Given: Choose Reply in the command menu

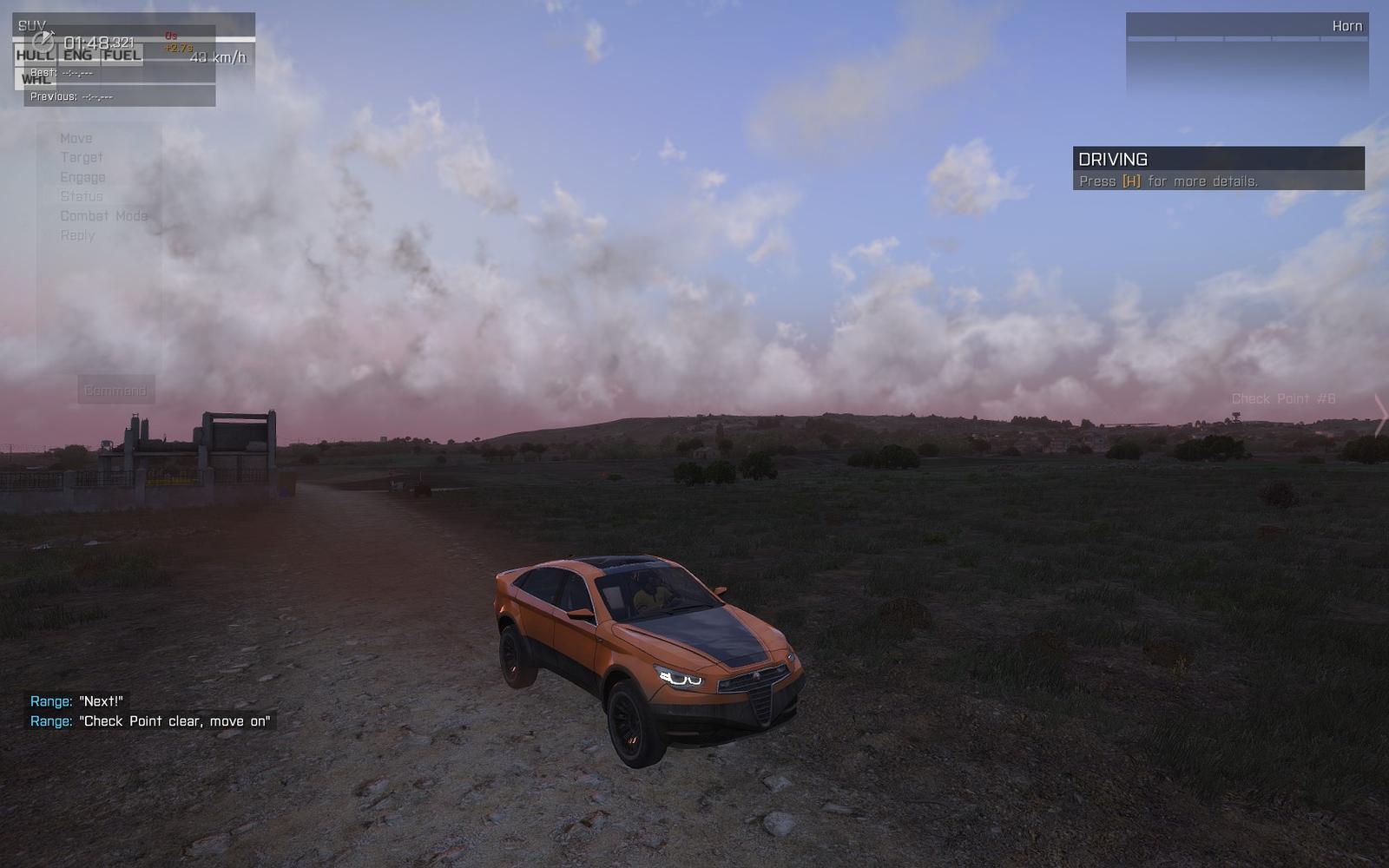Looking at the screenshot, I should [x=77, y=235].
